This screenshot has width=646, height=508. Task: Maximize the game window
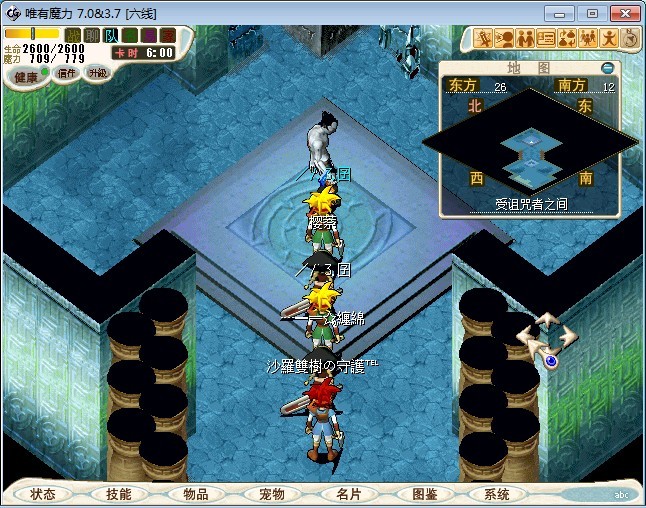click(592, 12)
